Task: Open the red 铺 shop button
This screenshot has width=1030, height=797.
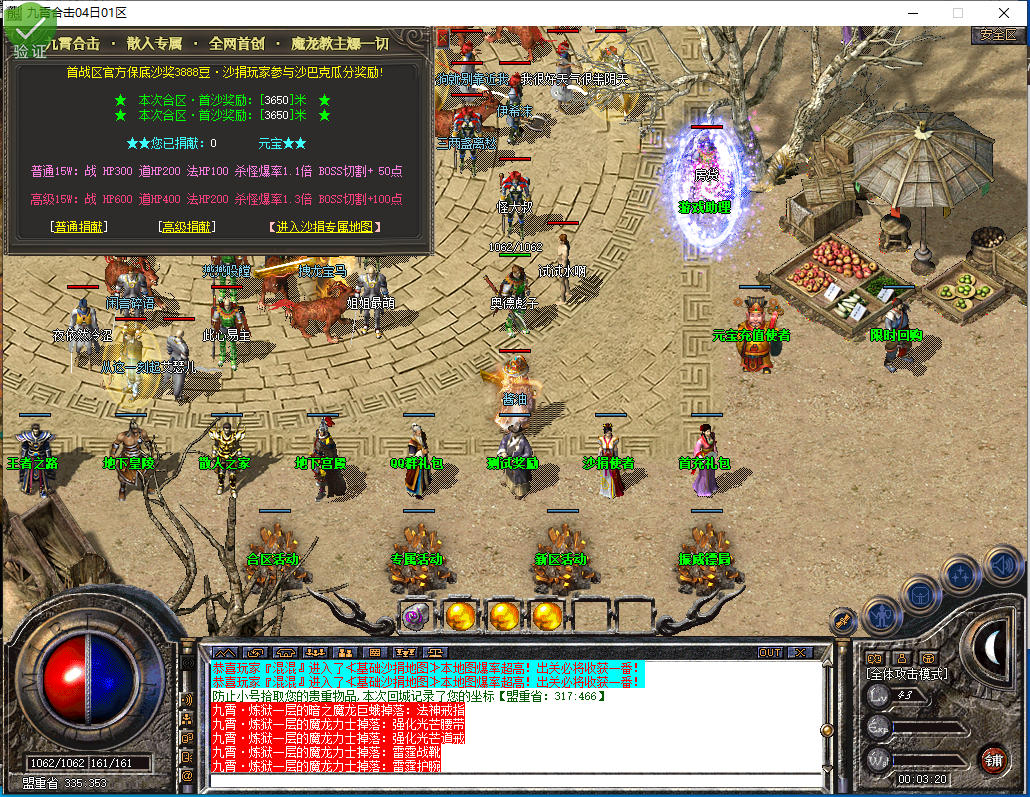Action: coord(993,758)
